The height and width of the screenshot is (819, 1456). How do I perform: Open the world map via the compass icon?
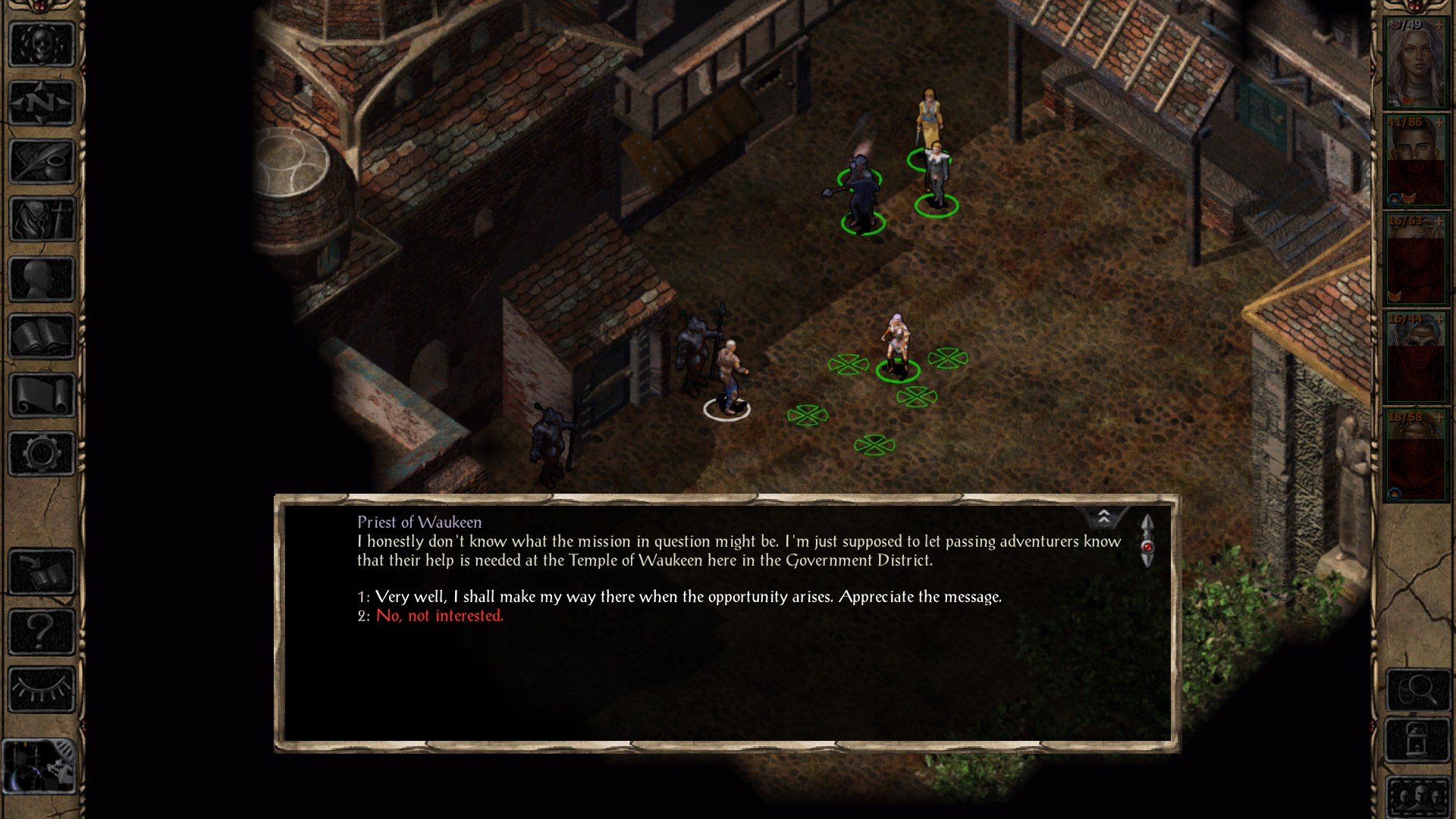pyautogui.click(x=42, y=103)
